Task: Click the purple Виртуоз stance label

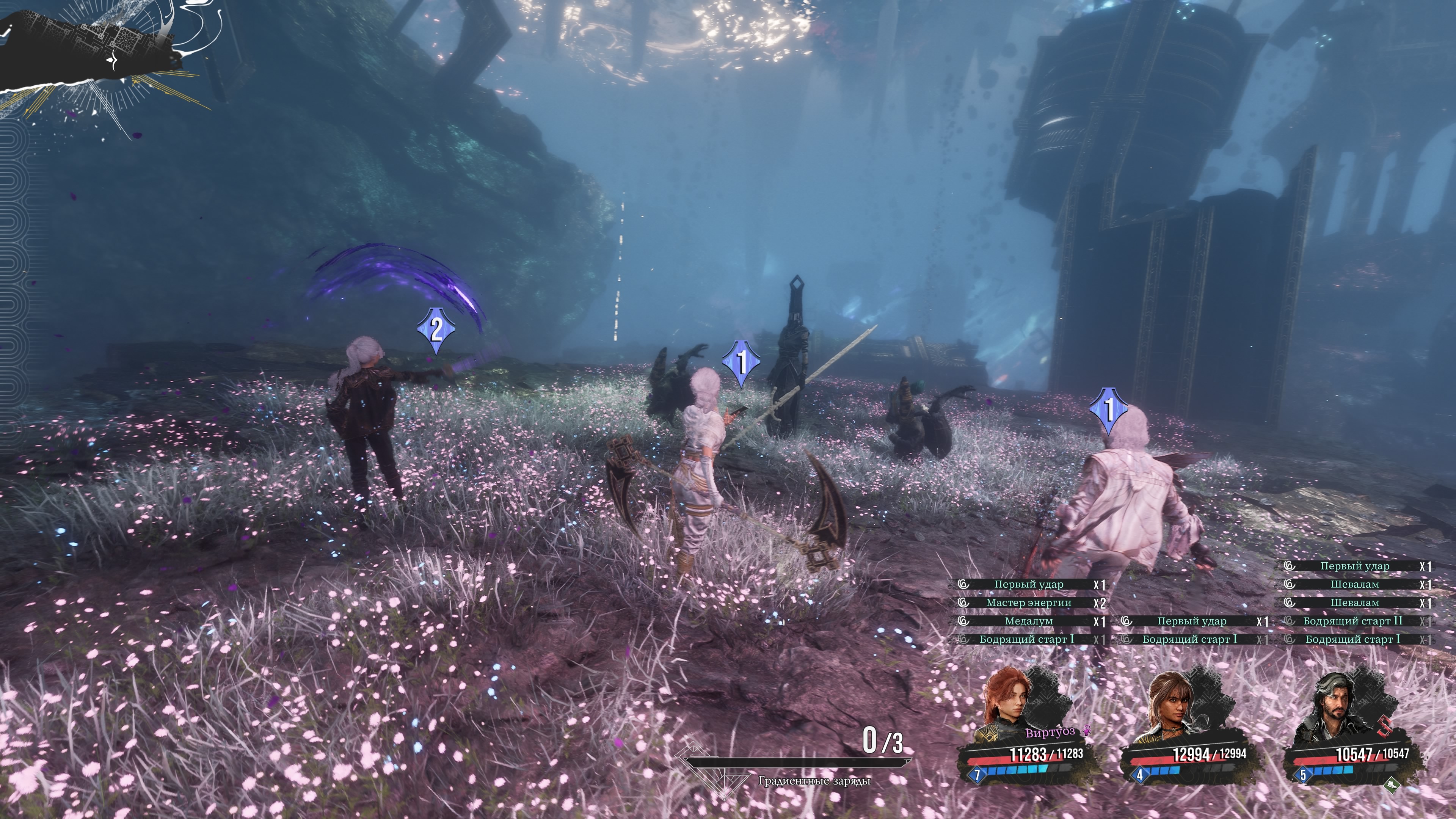Action: click(x=1050, y=732)
